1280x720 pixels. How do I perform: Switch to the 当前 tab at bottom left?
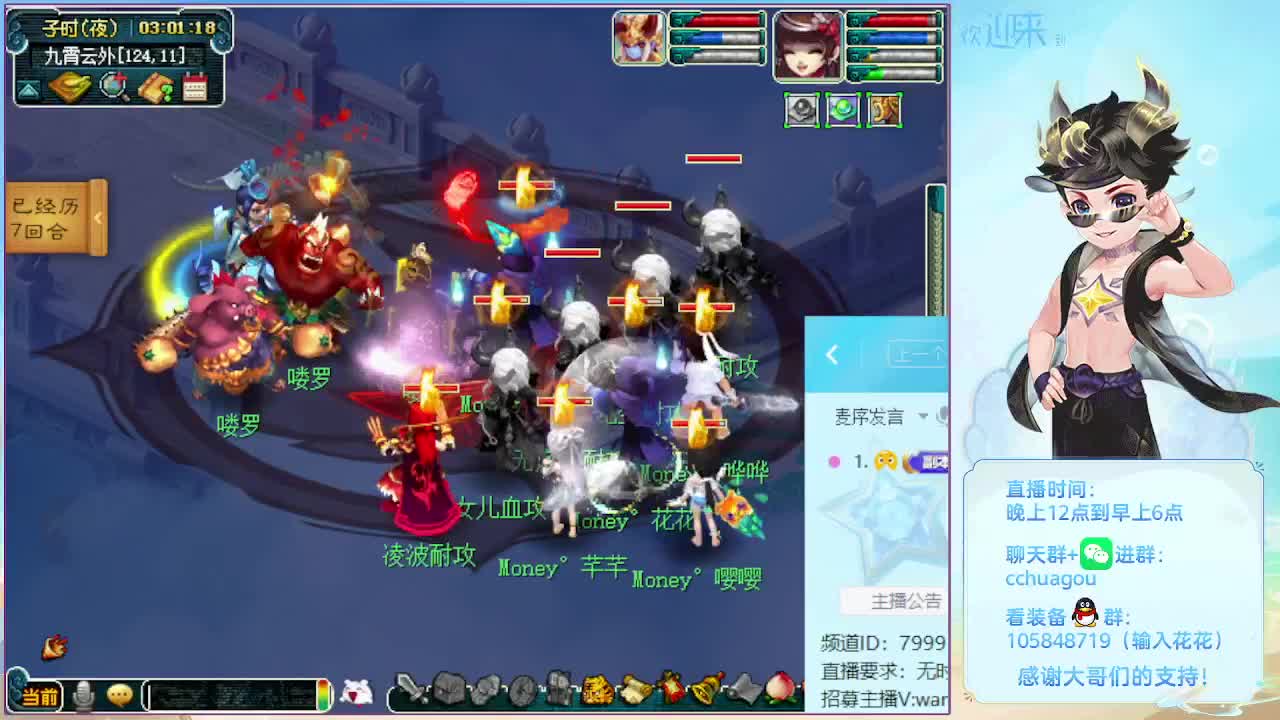[x=40, y=697]
